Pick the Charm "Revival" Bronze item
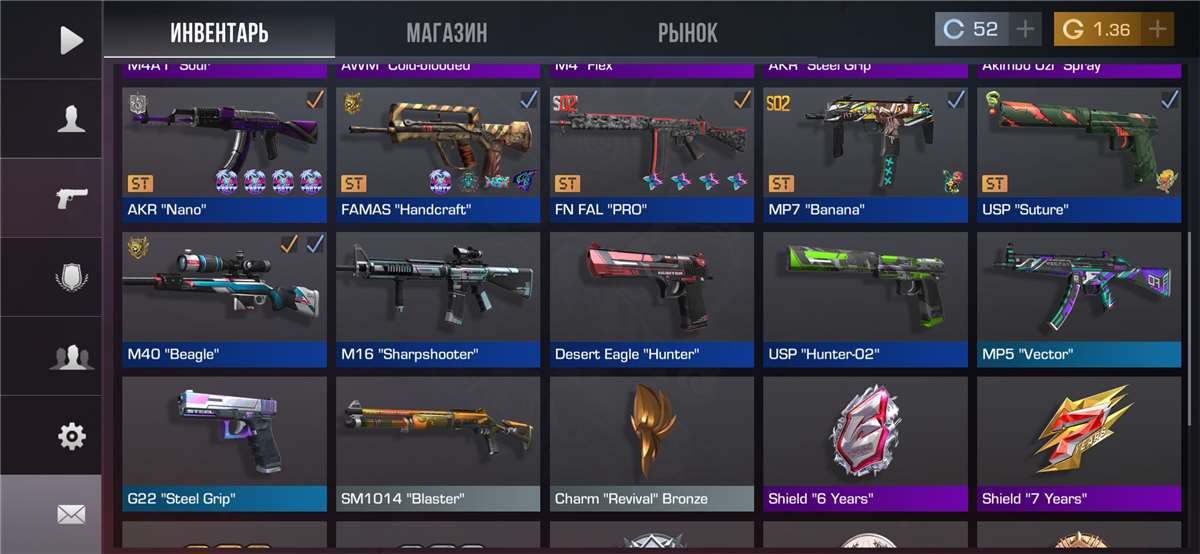 652,441
